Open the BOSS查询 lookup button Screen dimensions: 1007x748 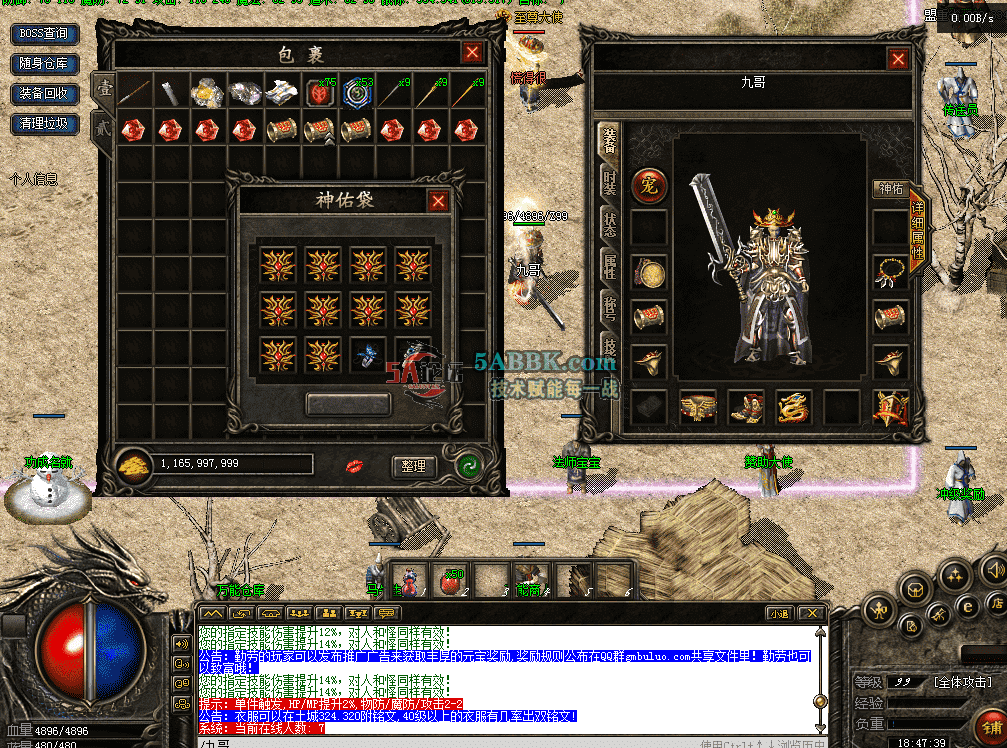44,34
